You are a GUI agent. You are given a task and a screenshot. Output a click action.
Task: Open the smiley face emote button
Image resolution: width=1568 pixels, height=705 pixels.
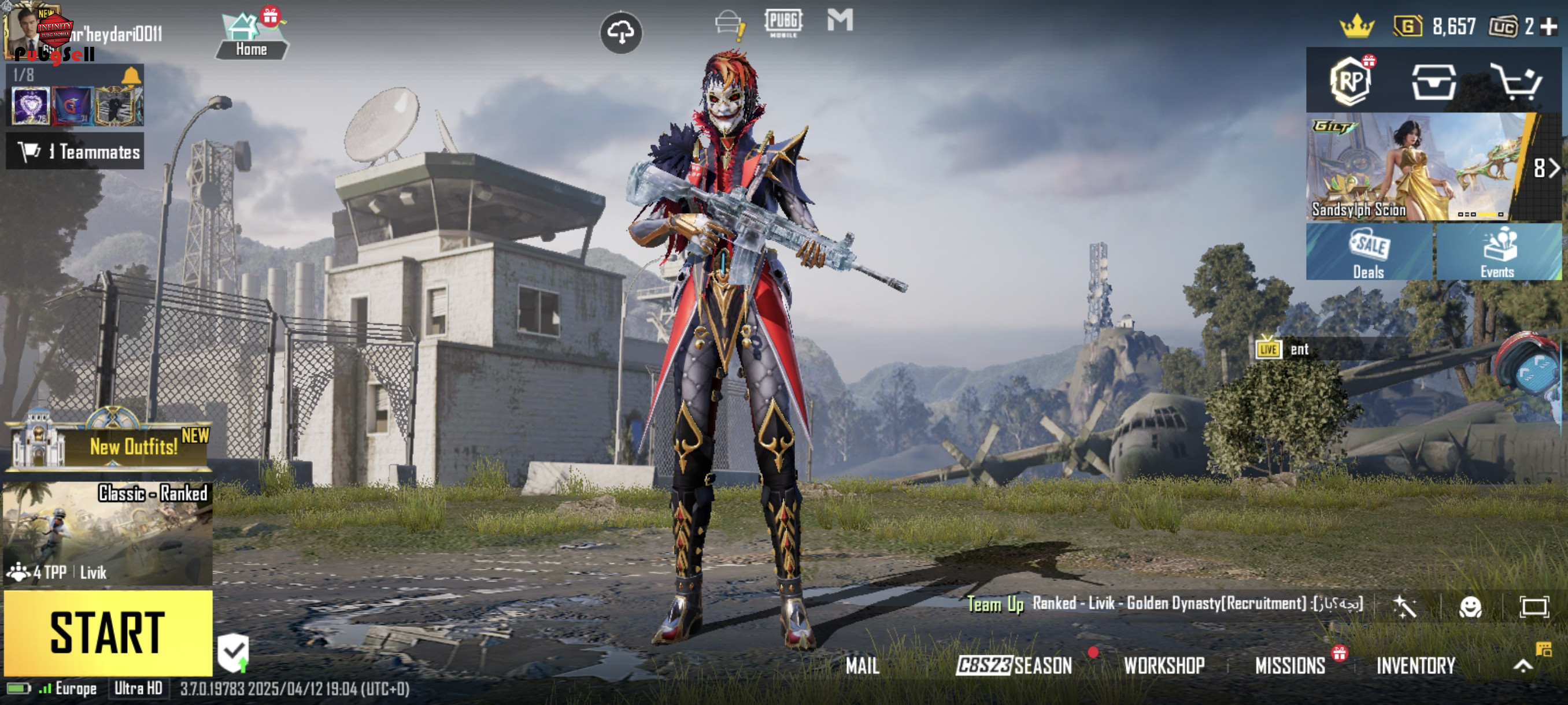pyautogui.click(x=1471, y=606)
